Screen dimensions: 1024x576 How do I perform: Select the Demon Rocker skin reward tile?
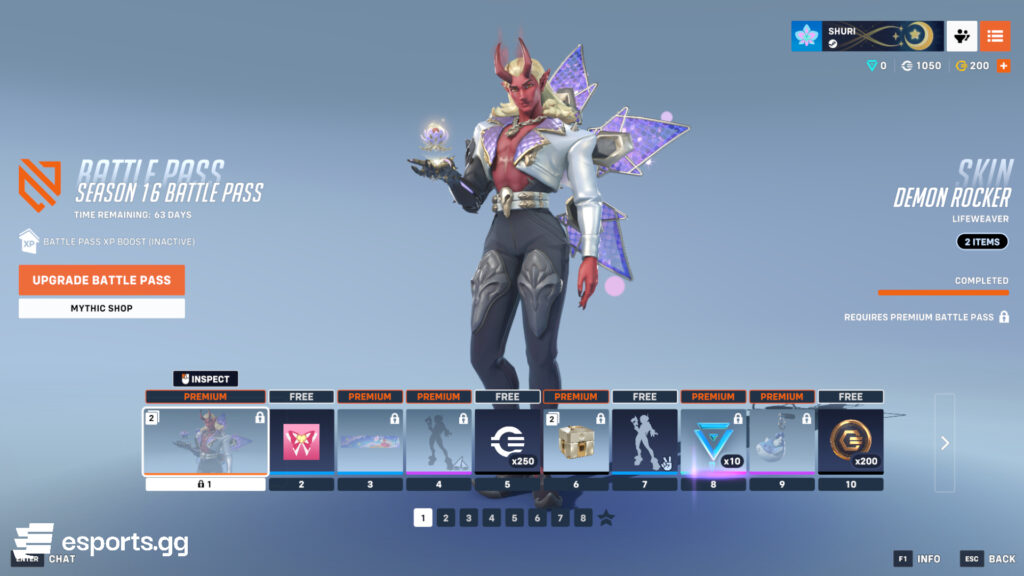point(205,441)
